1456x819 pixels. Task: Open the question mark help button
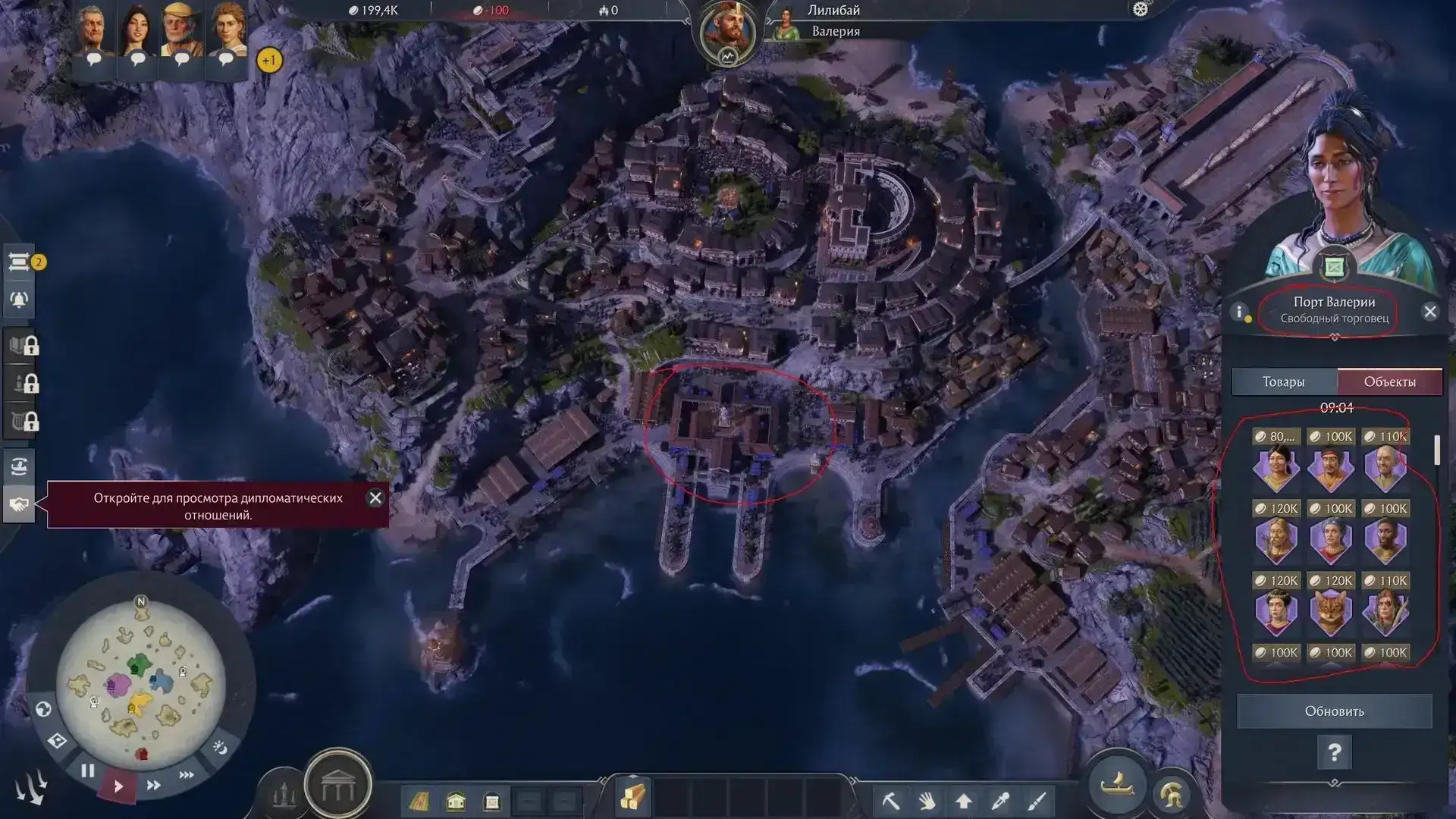point(1334,752)
